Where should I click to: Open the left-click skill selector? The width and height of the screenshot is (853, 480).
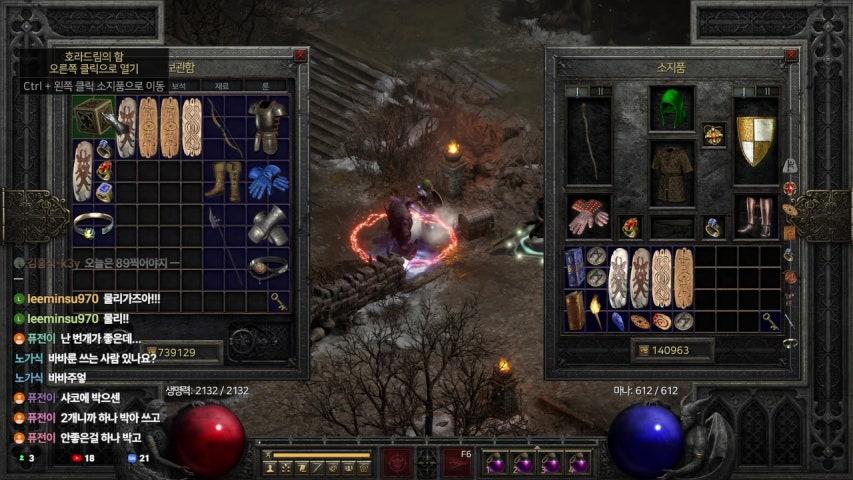click(396, 462)
